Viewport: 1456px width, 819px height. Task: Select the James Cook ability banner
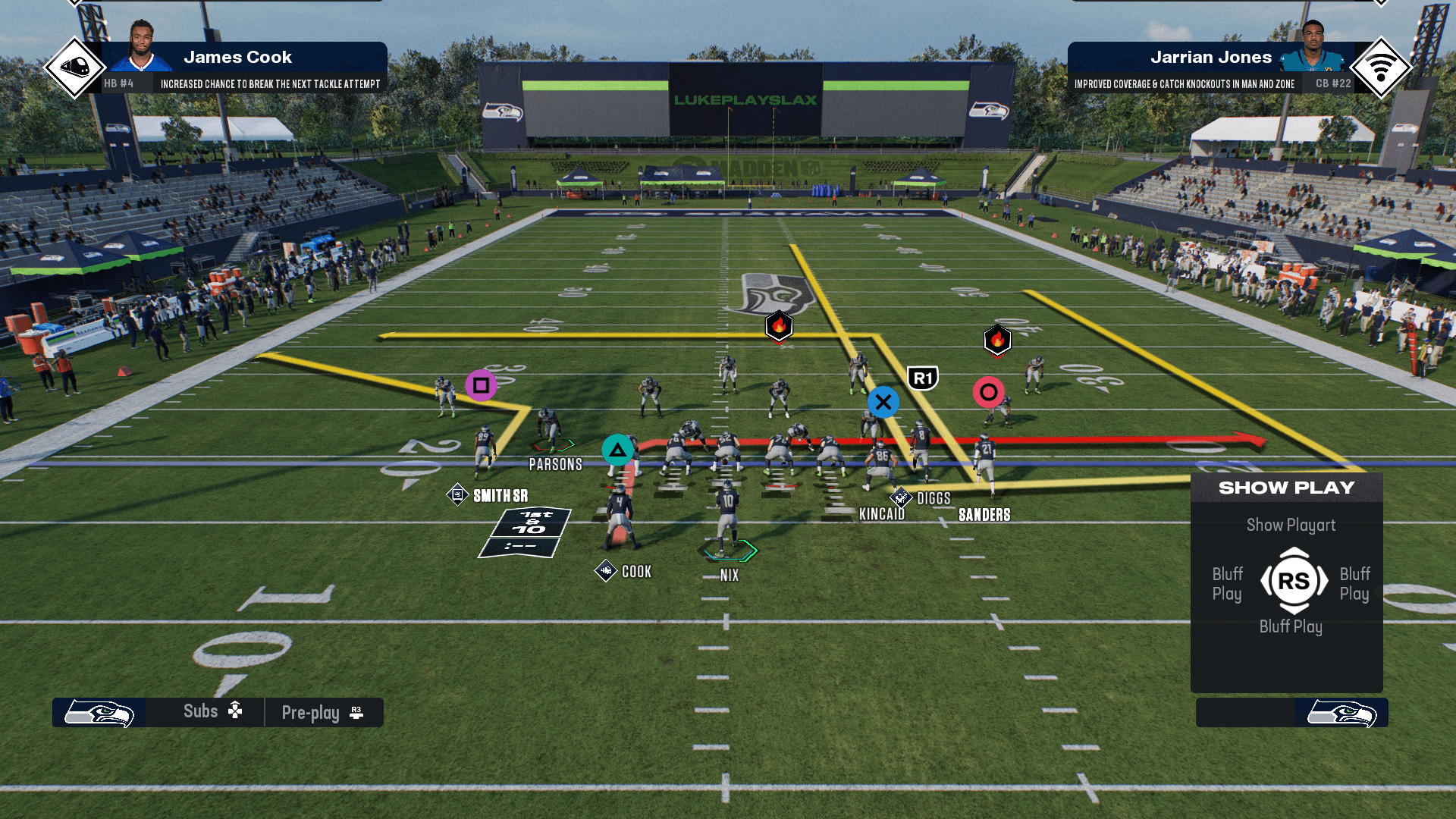point(243,67)
